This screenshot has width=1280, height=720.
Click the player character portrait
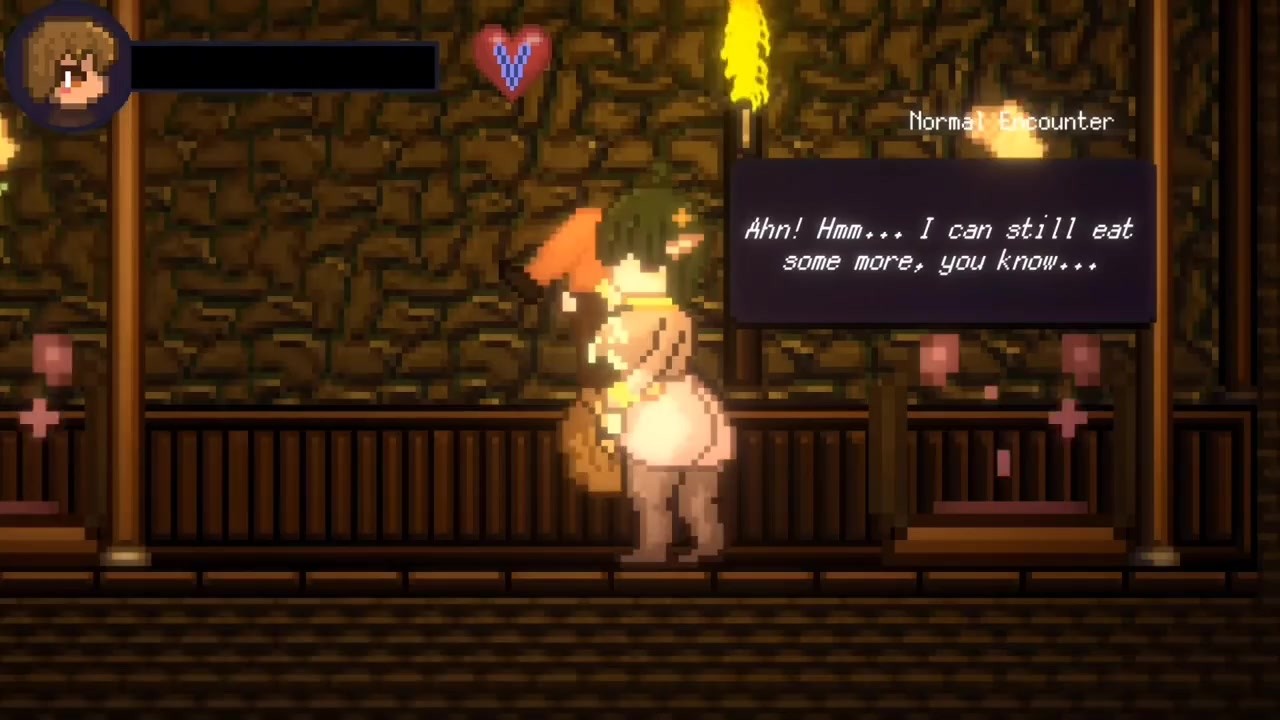[x=68, y=66]
